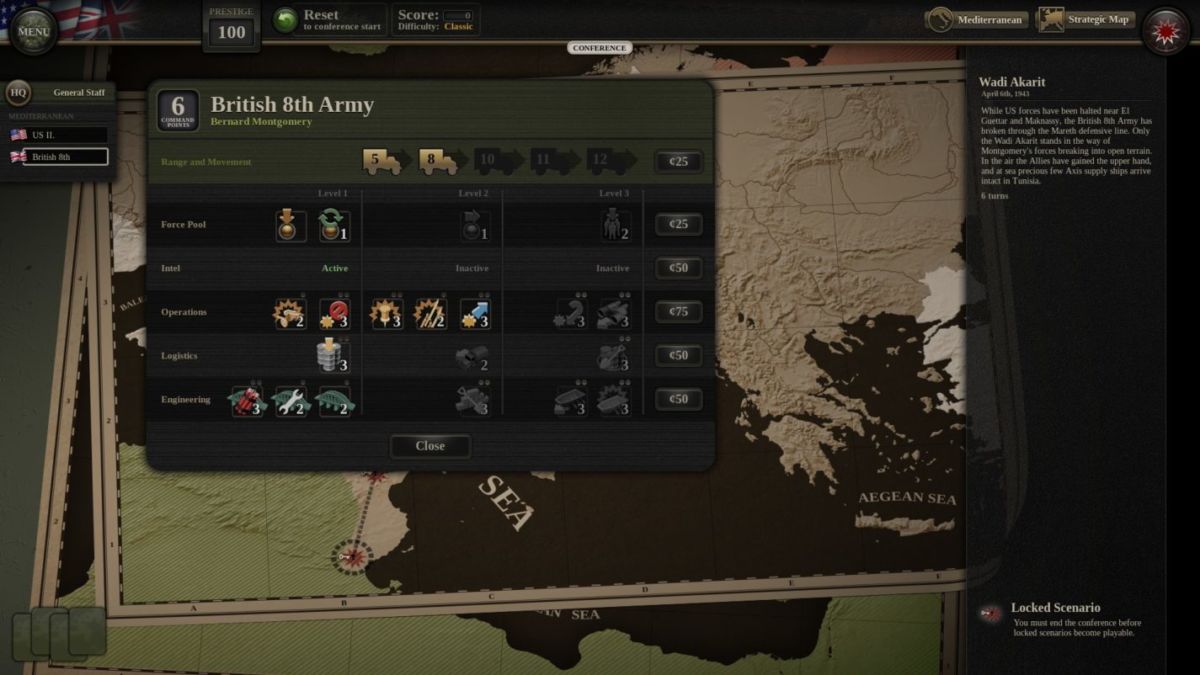Purchase the Operations upgrade for 75
1200x675 pixels.
[679, 312]
